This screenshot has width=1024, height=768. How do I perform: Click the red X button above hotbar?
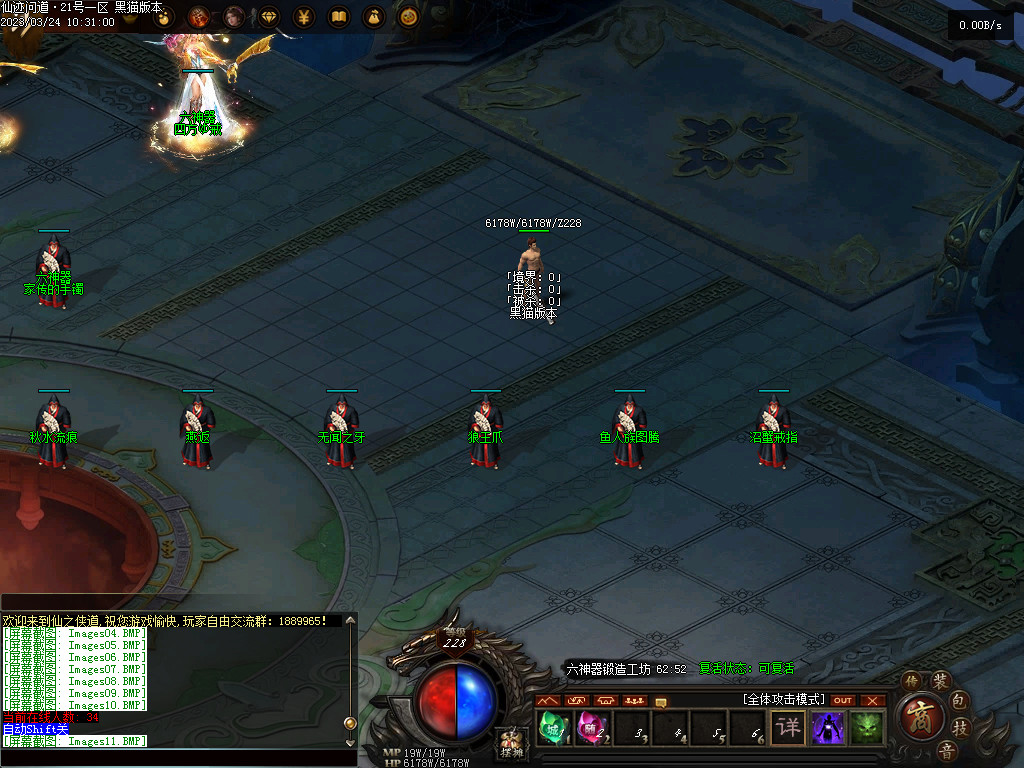tap(873, 700)
